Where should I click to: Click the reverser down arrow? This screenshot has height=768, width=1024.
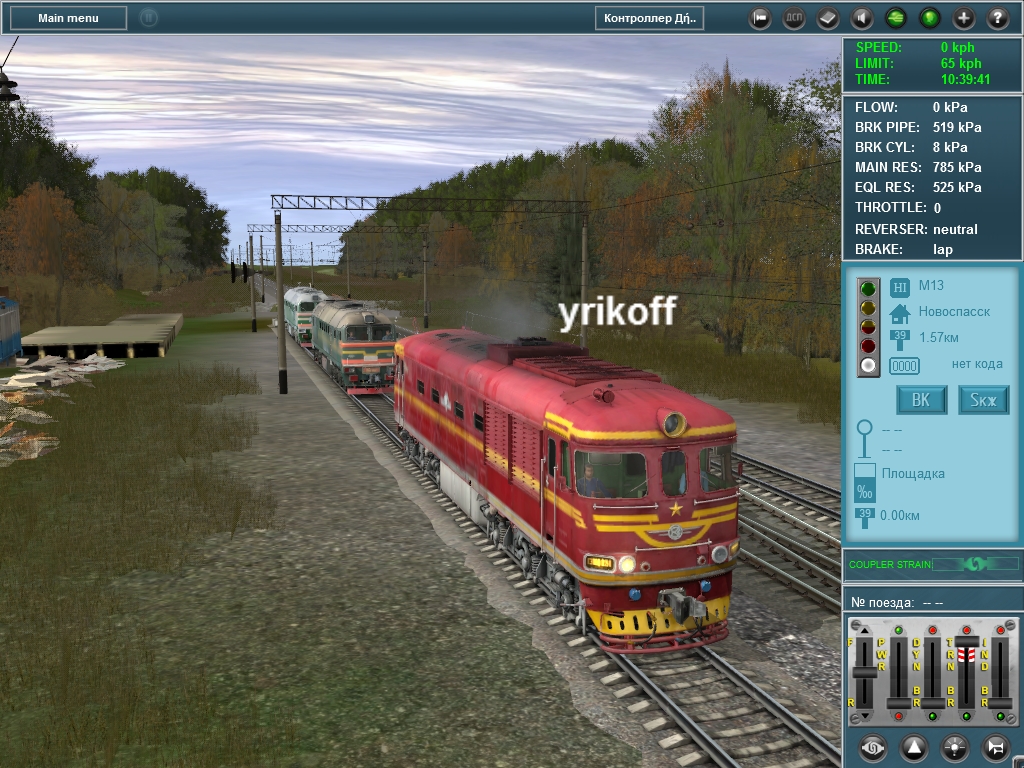pos(865,716)
